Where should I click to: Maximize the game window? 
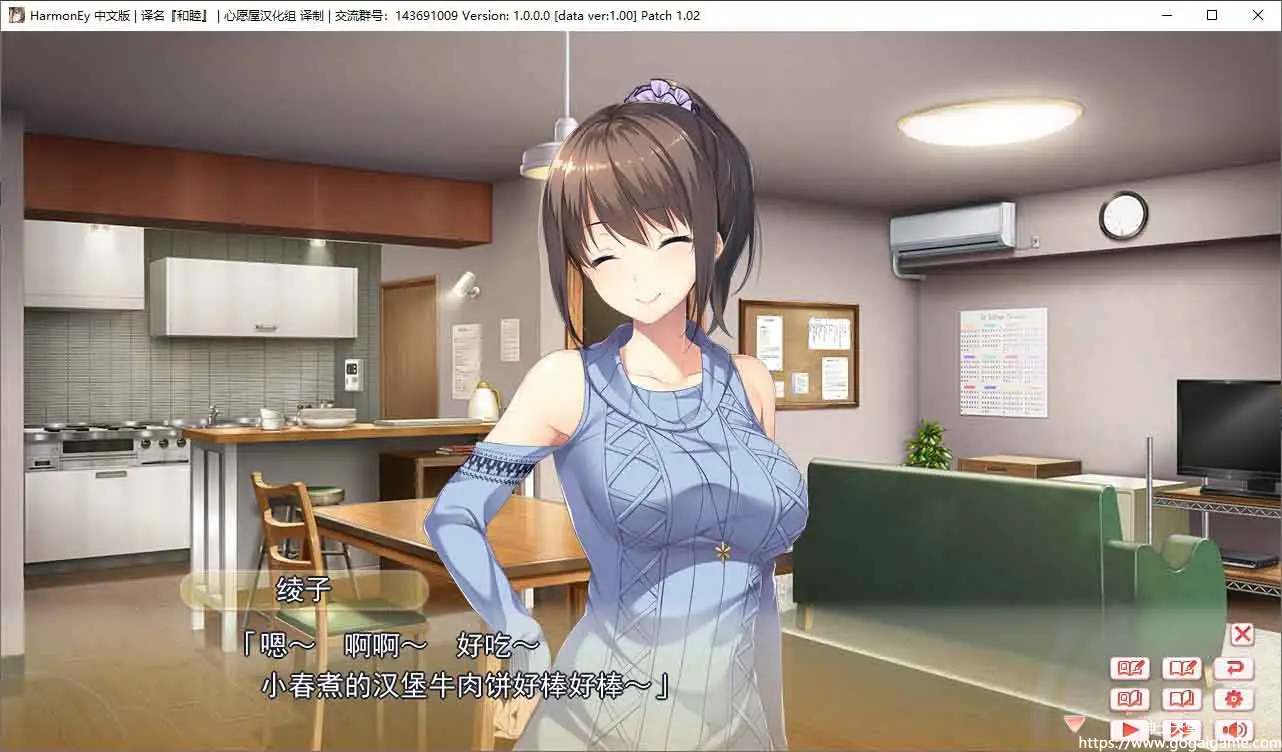pyautogui.click(x=1211, y=15)
